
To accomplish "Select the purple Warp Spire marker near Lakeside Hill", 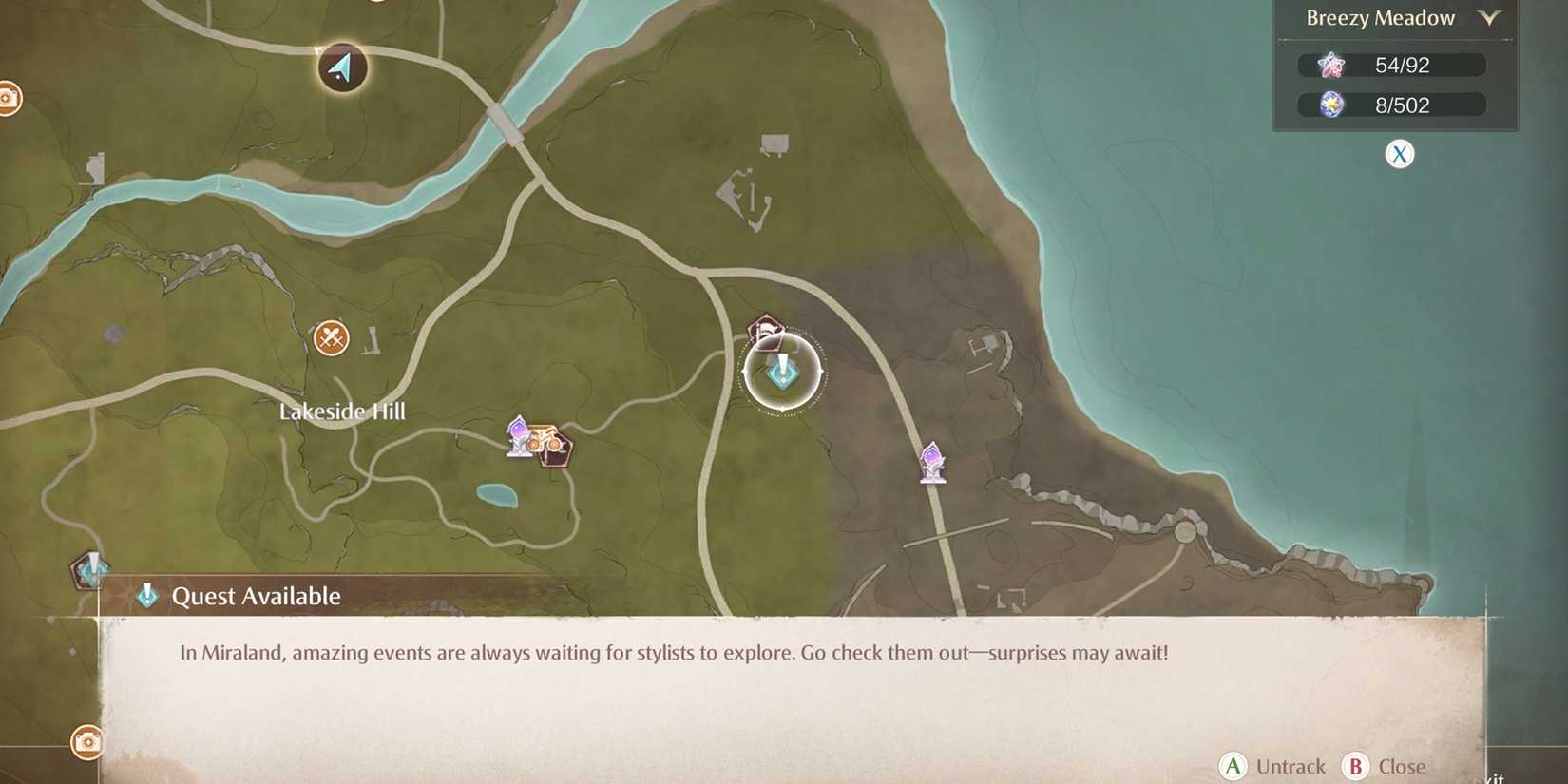I will point(516,436).
